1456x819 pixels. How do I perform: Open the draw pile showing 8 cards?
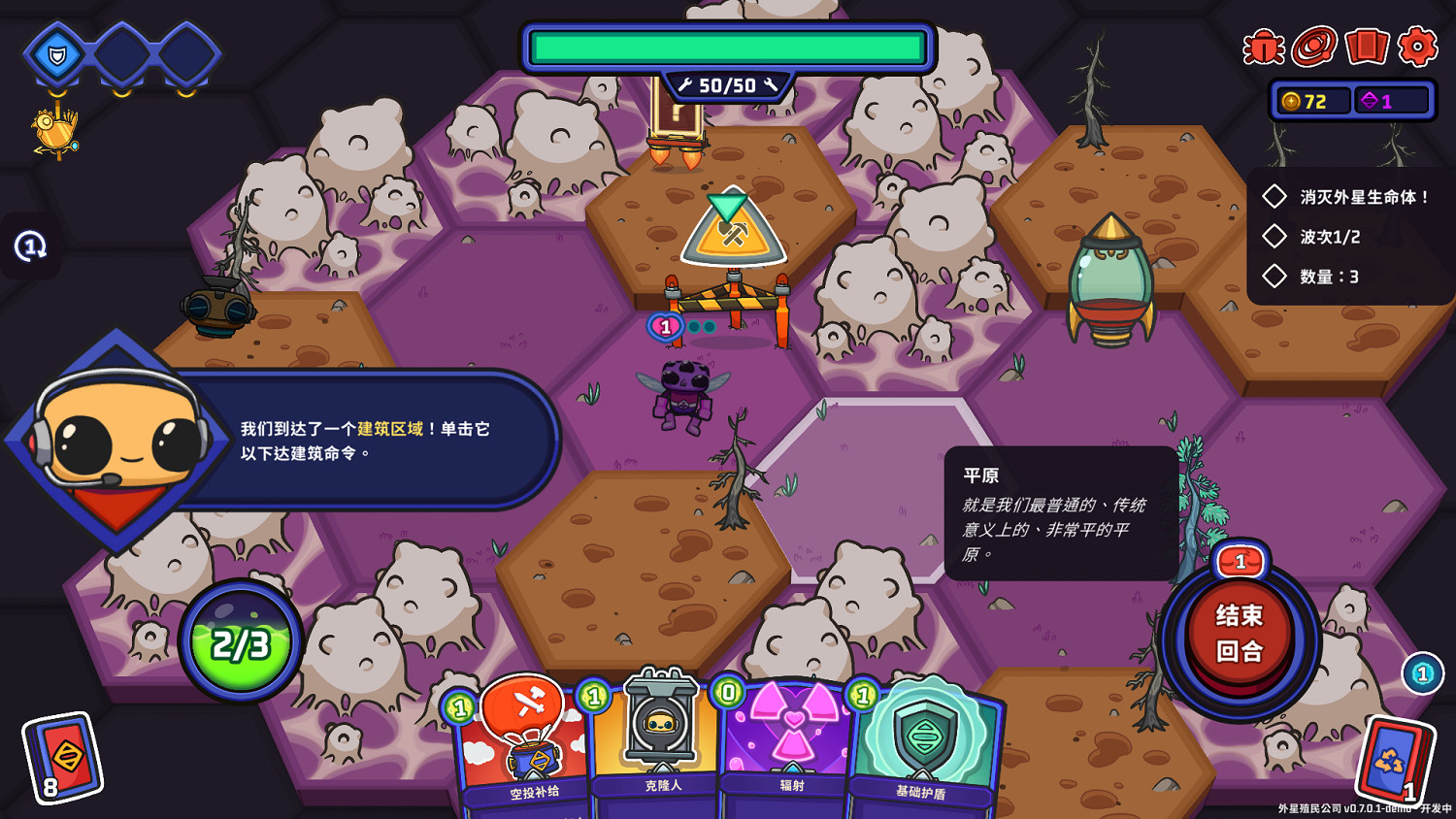pyautogui.click(x=60, y=762)
